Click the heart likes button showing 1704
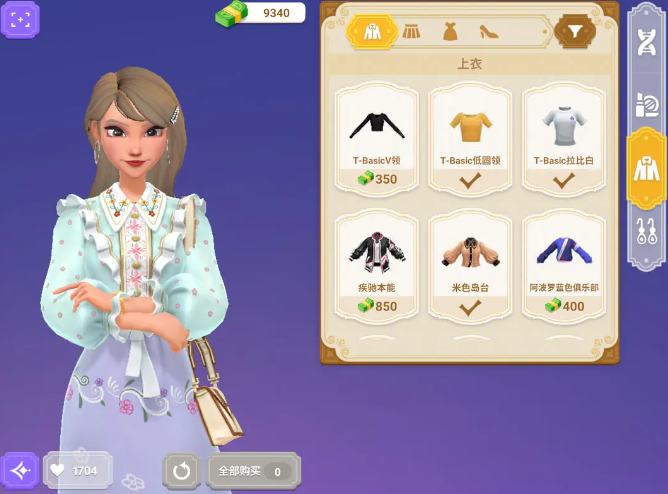Image resolution: width=668 pixels, height=494 pixels. [x=77, y=470]
